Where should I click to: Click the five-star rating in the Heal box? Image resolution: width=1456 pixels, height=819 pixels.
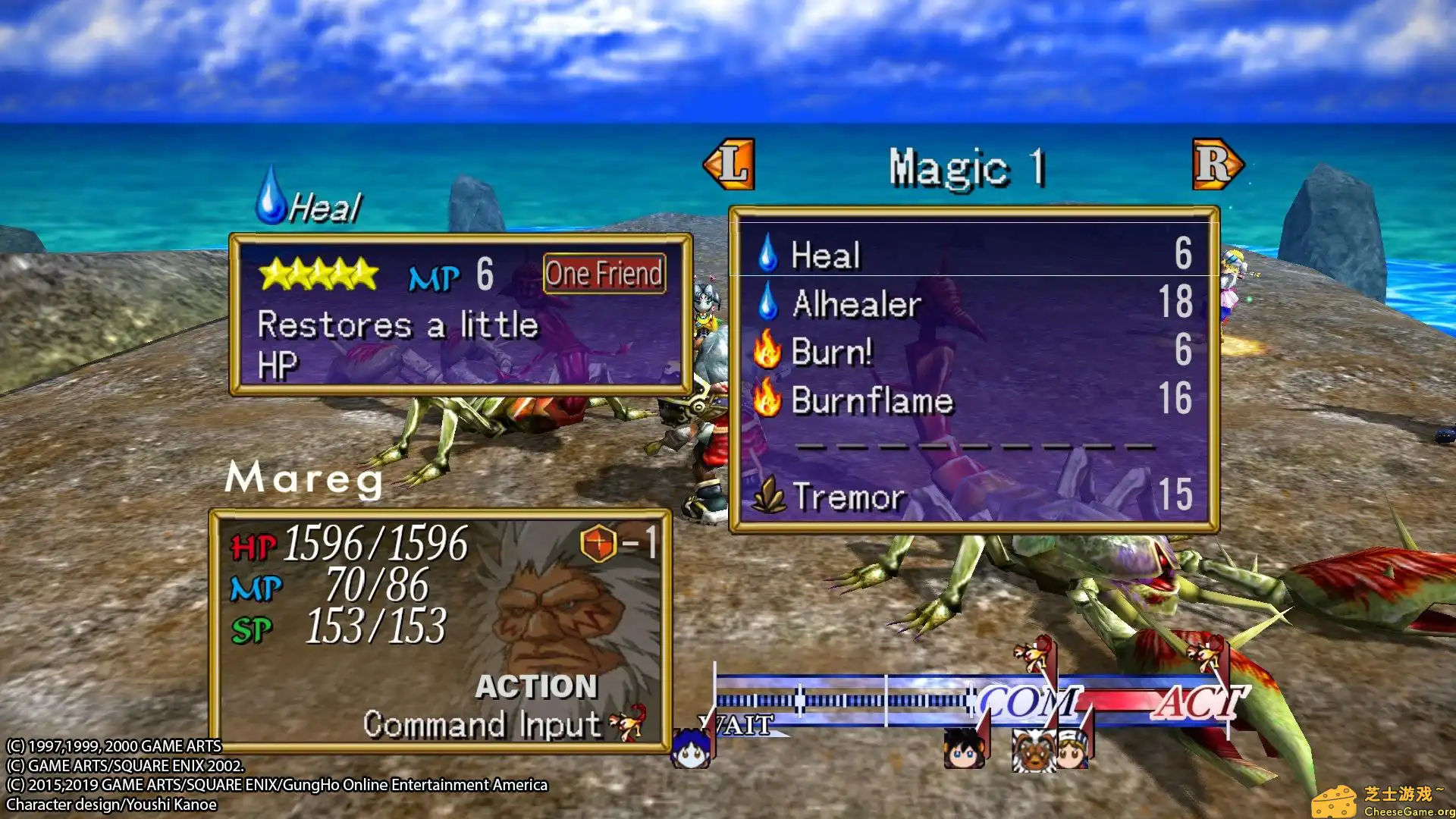click(318, 275)
